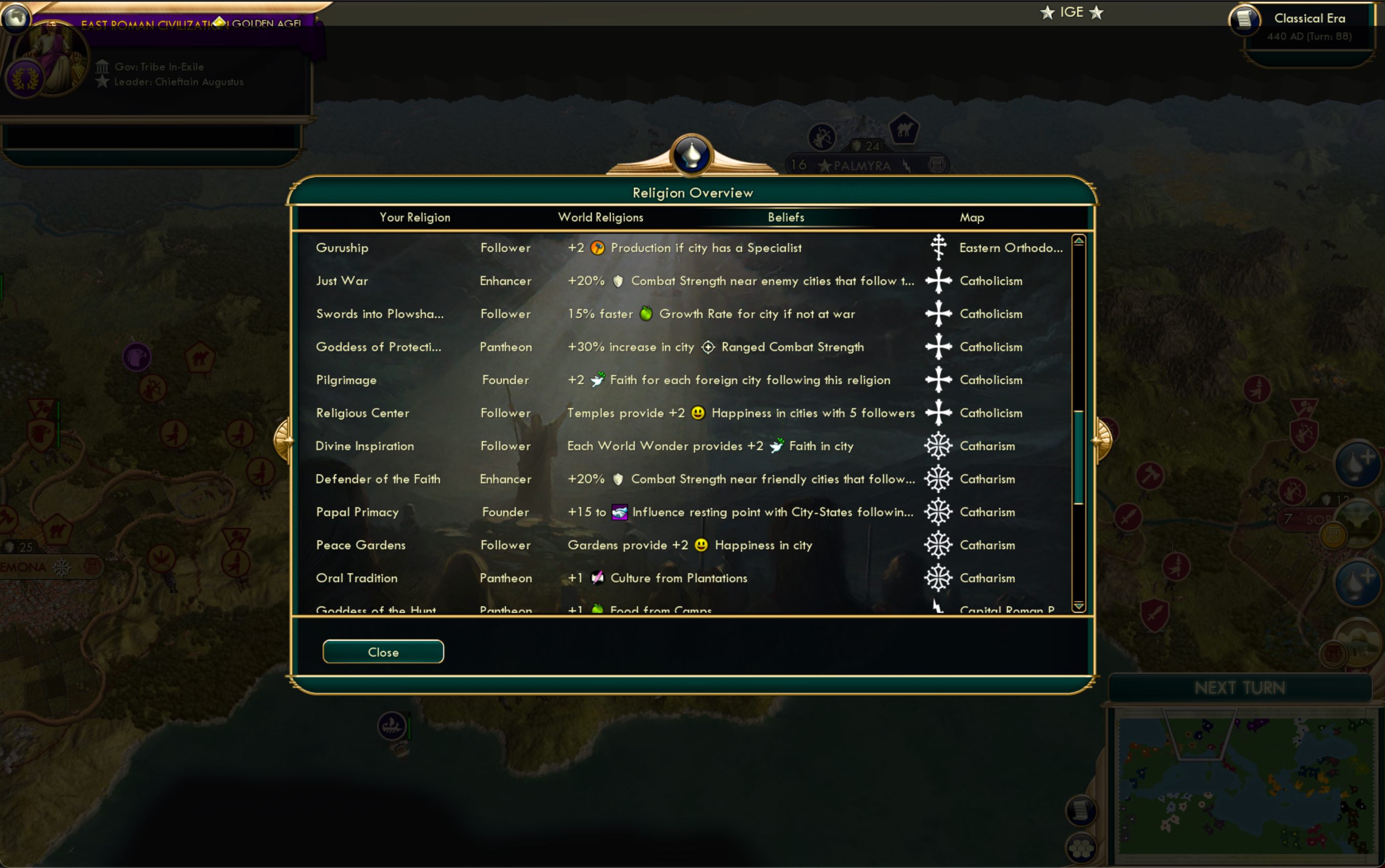This screenshot has width=1385, height=868.
Task: Switch to the Your Religion tab
Action: click(x=415, y=217)
